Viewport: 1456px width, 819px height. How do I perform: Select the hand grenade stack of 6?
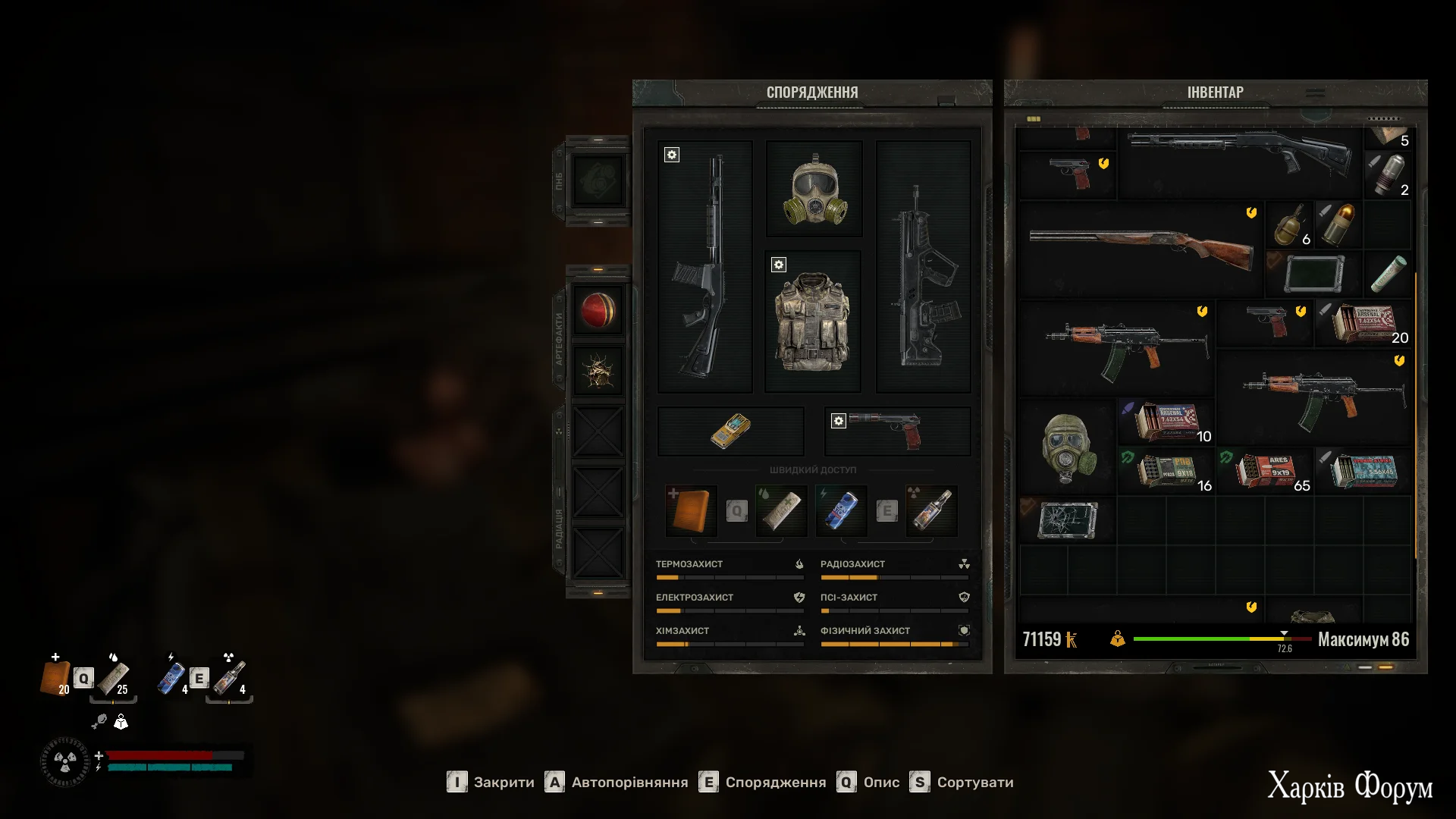(x=1289, y=225)
